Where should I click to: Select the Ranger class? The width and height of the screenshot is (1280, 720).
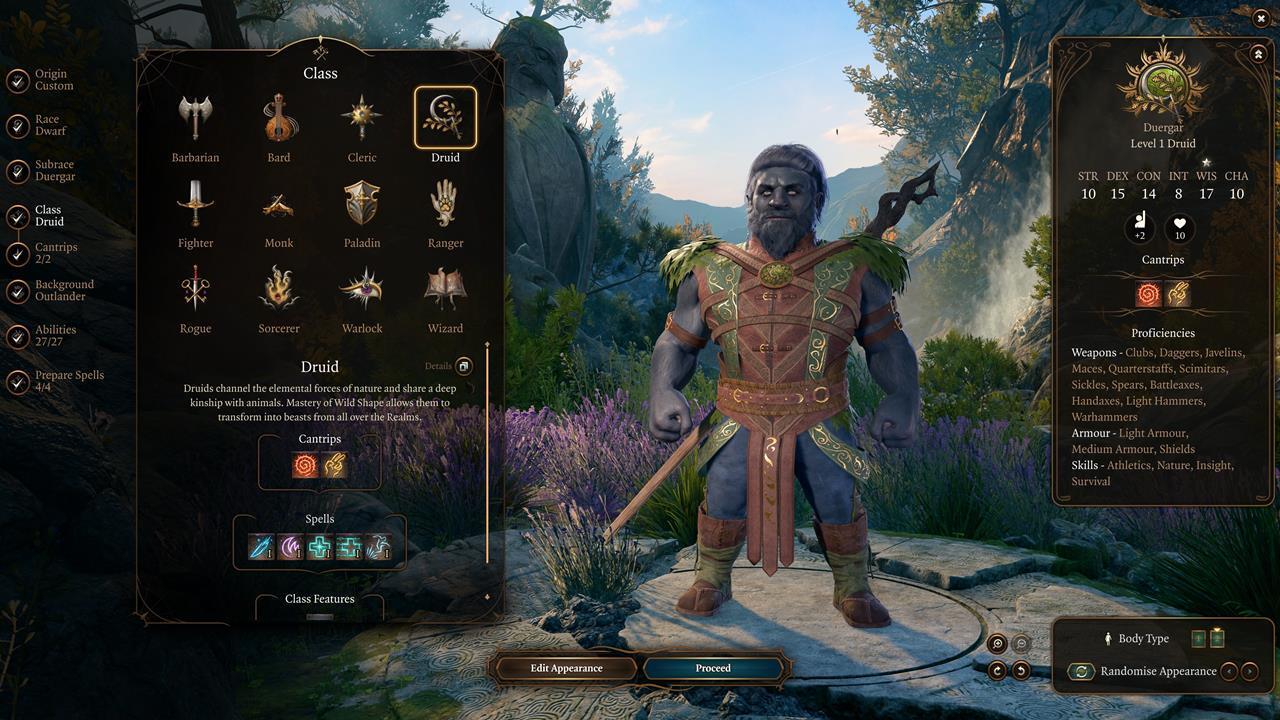coord(445,204)
